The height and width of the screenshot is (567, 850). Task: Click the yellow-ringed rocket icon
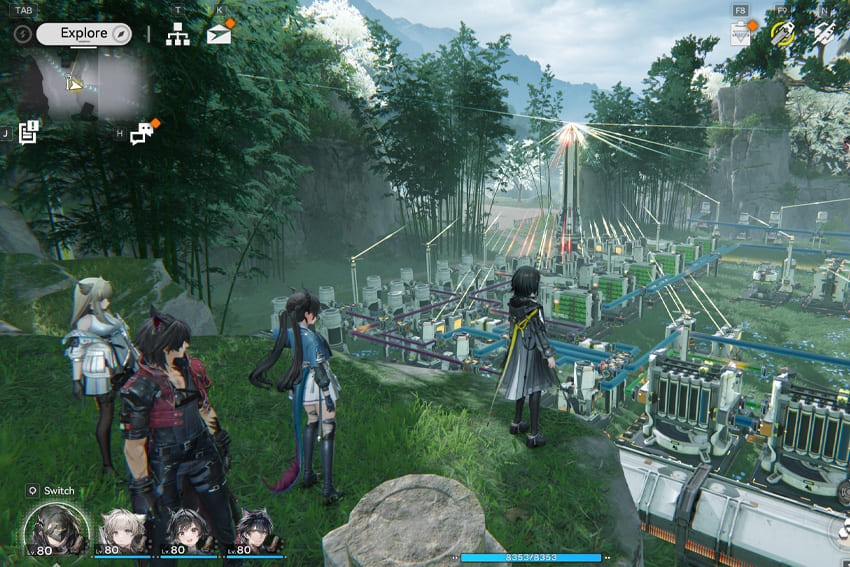click(782, 34)
